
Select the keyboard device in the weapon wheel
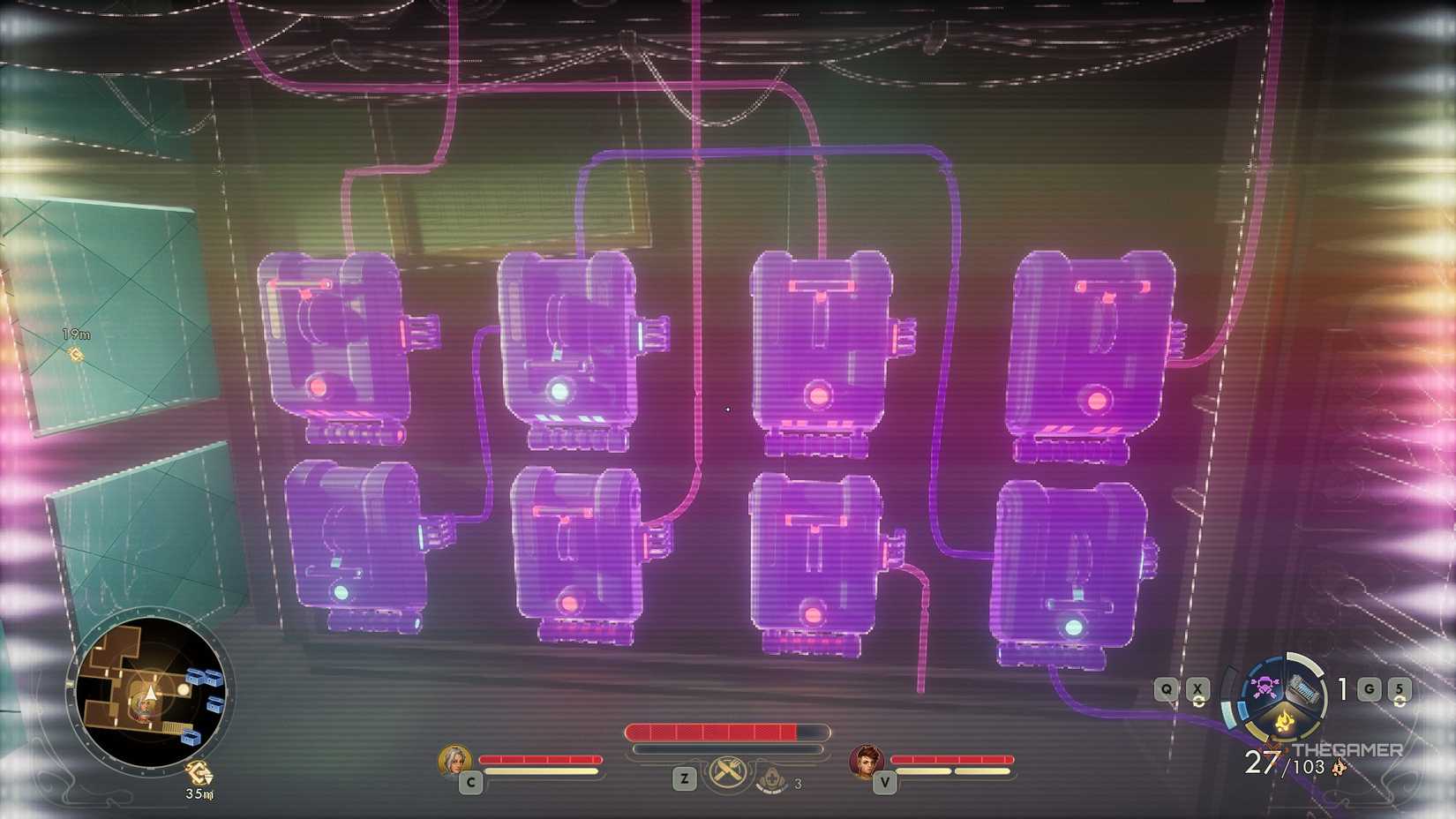[1303, 688]
